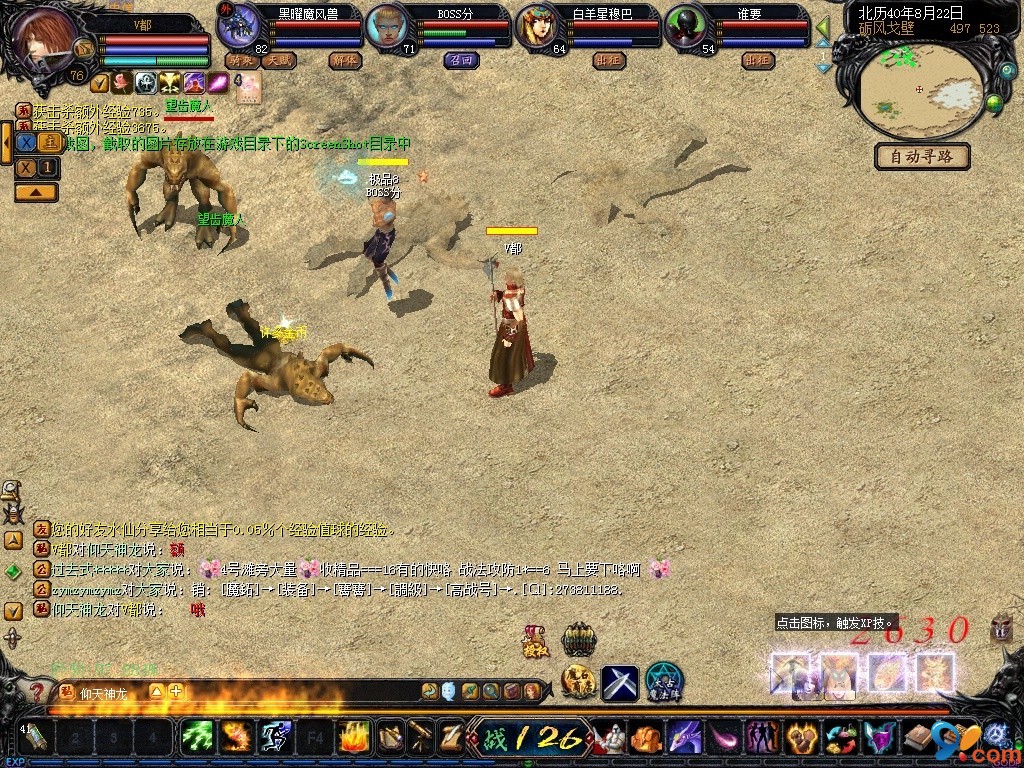Select the 黑曜魔风兽 mount portrait
1024x768 pixels.
click(x=240, y=26)
